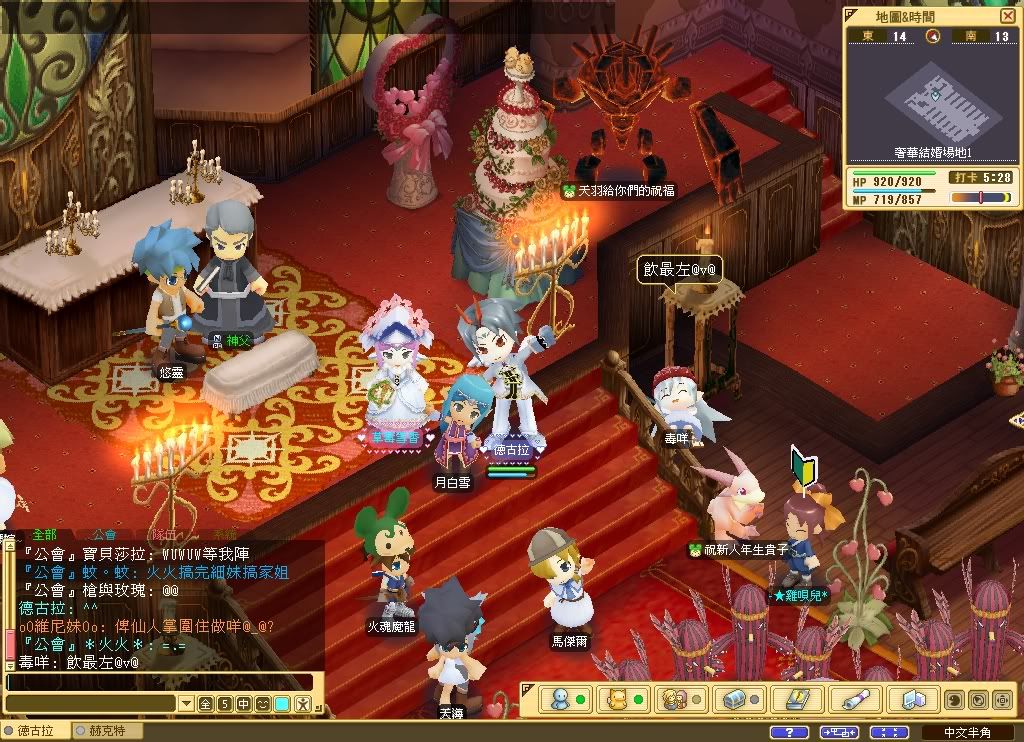Screen dimensions: 1024x742
Task: Open the chat channel dropdown arrow
Action: coord(185,704)
